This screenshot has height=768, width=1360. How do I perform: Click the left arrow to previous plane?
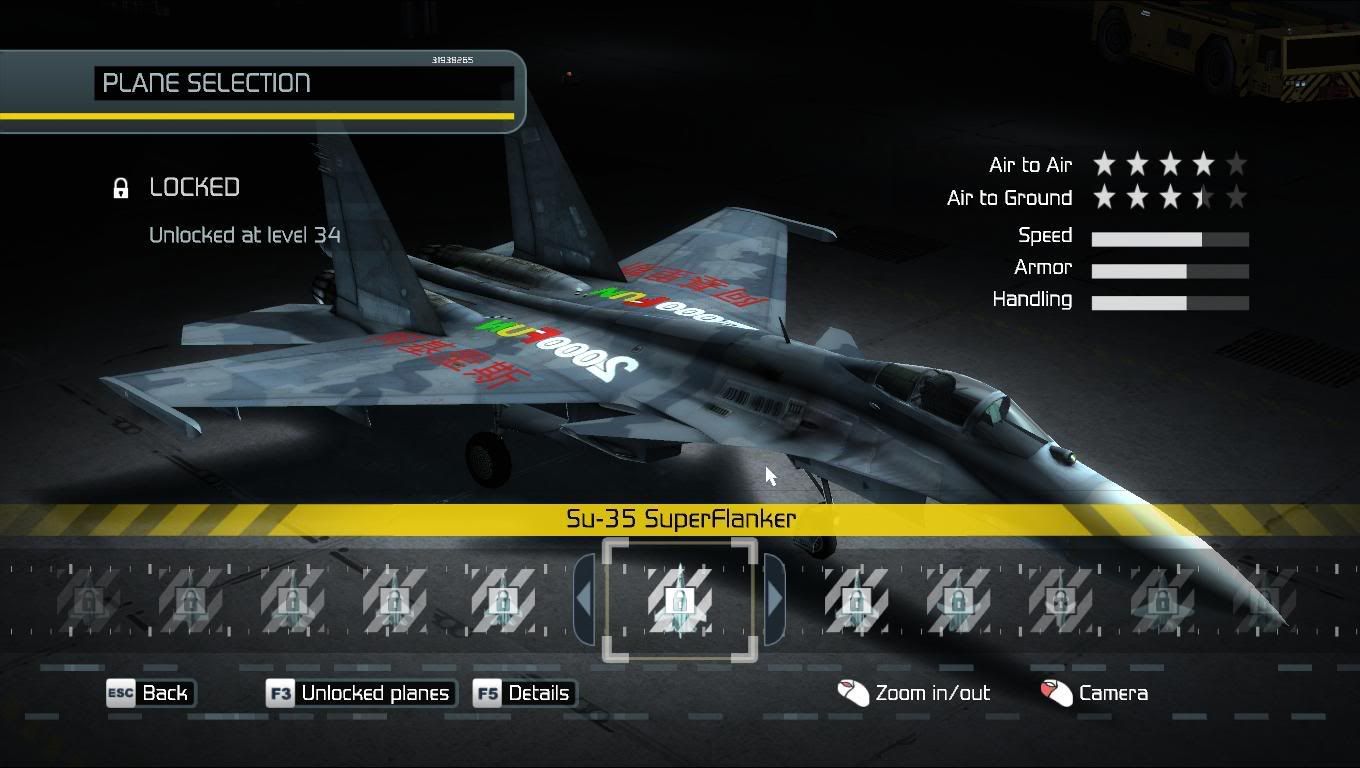click(x=584, y=600)
